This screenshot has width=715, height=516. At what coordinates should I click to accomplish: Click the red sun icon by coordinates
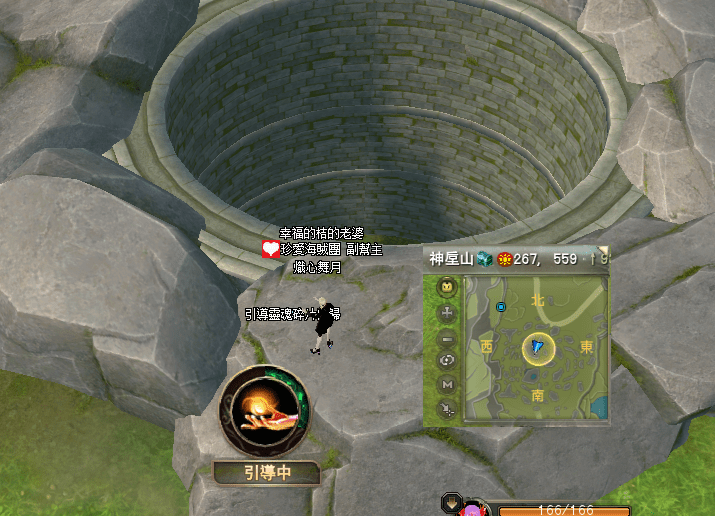pyautogui.click(x=504, y=259)
